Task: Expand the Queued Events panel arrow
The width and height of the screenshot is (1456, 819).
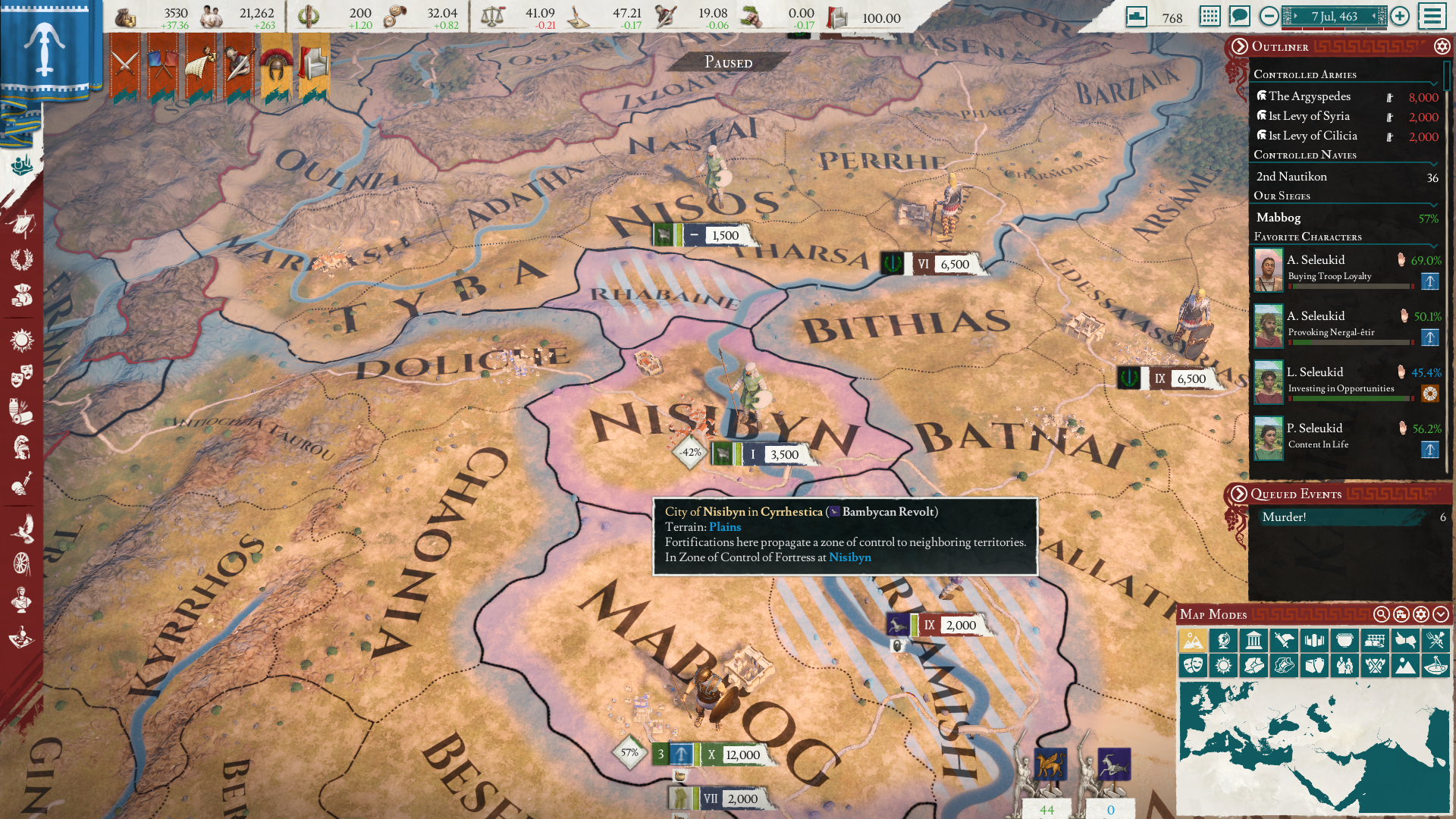Action: 1239,494
